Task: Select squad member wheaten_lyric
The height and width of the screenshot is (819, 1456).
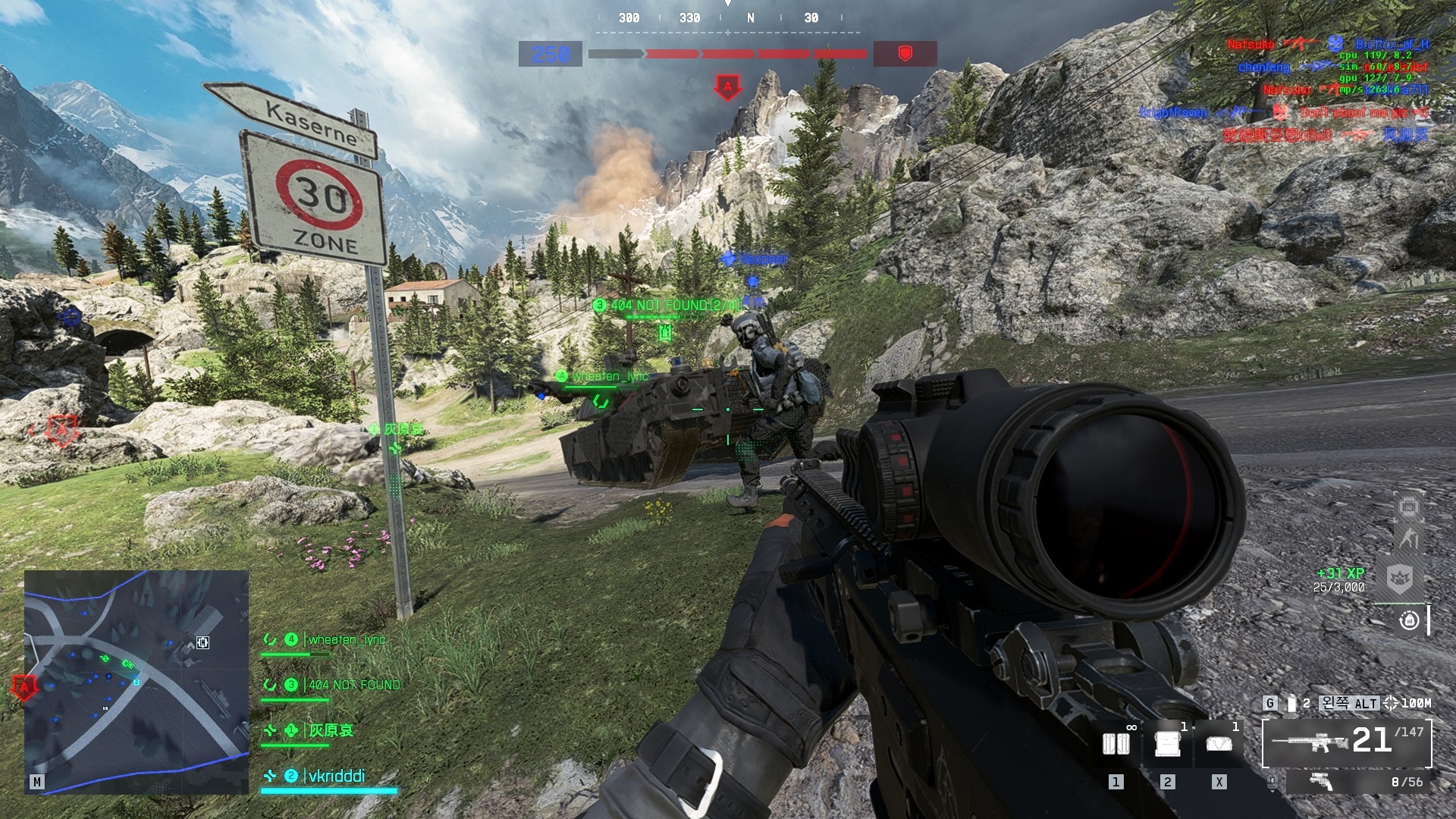Action: pos(346,640)
